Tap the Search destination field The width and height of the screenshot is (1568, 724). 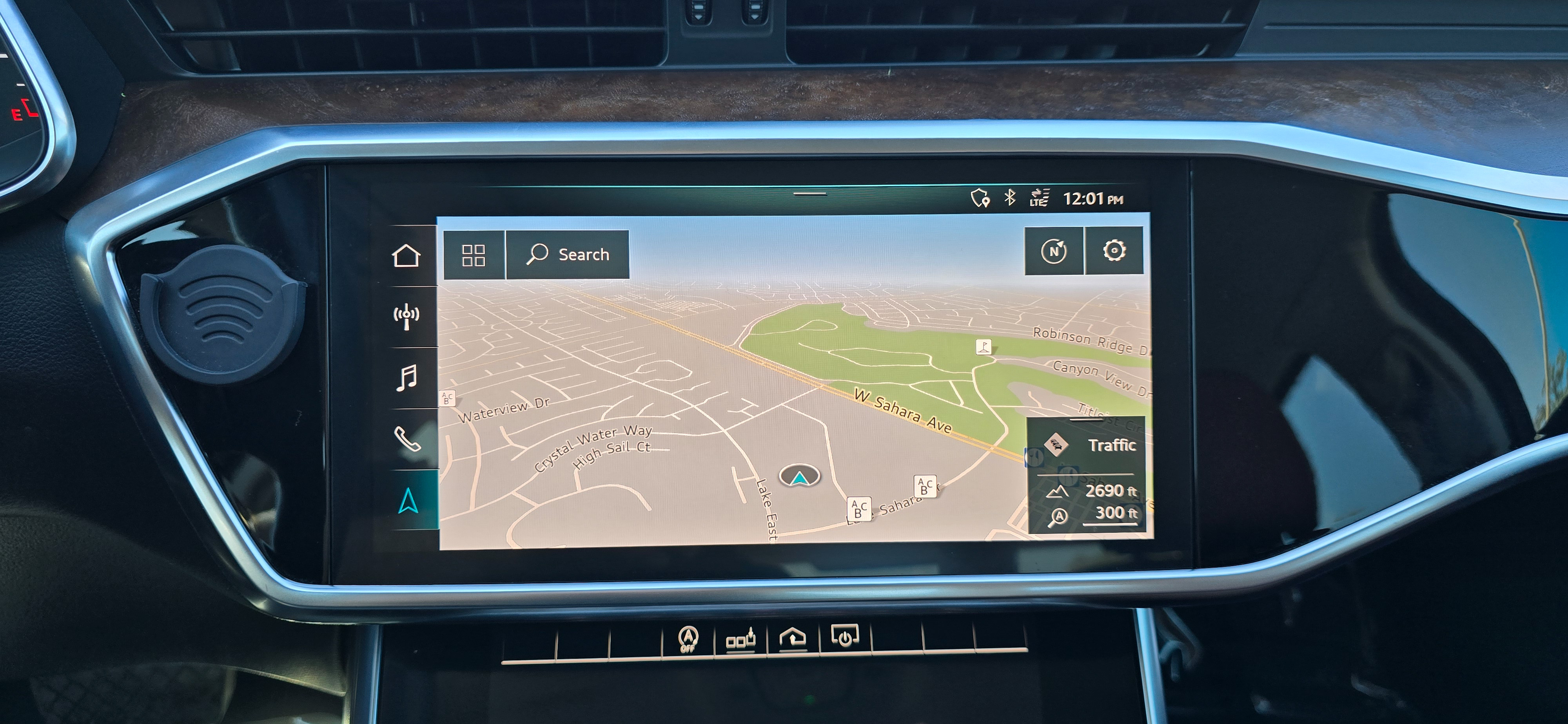coord(568,254)
